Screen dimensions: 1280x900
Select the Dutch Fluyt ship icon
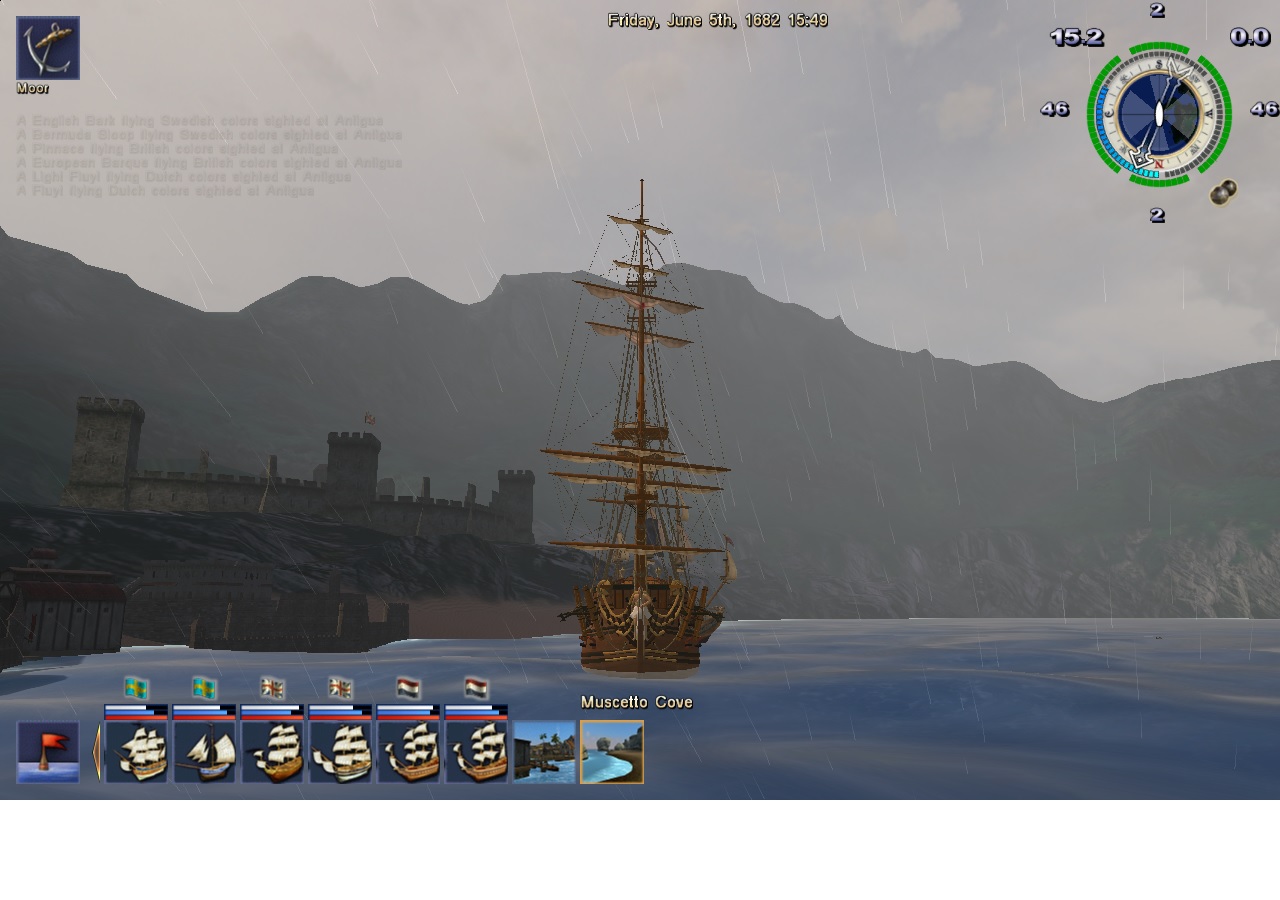click(x=476, y=752)
